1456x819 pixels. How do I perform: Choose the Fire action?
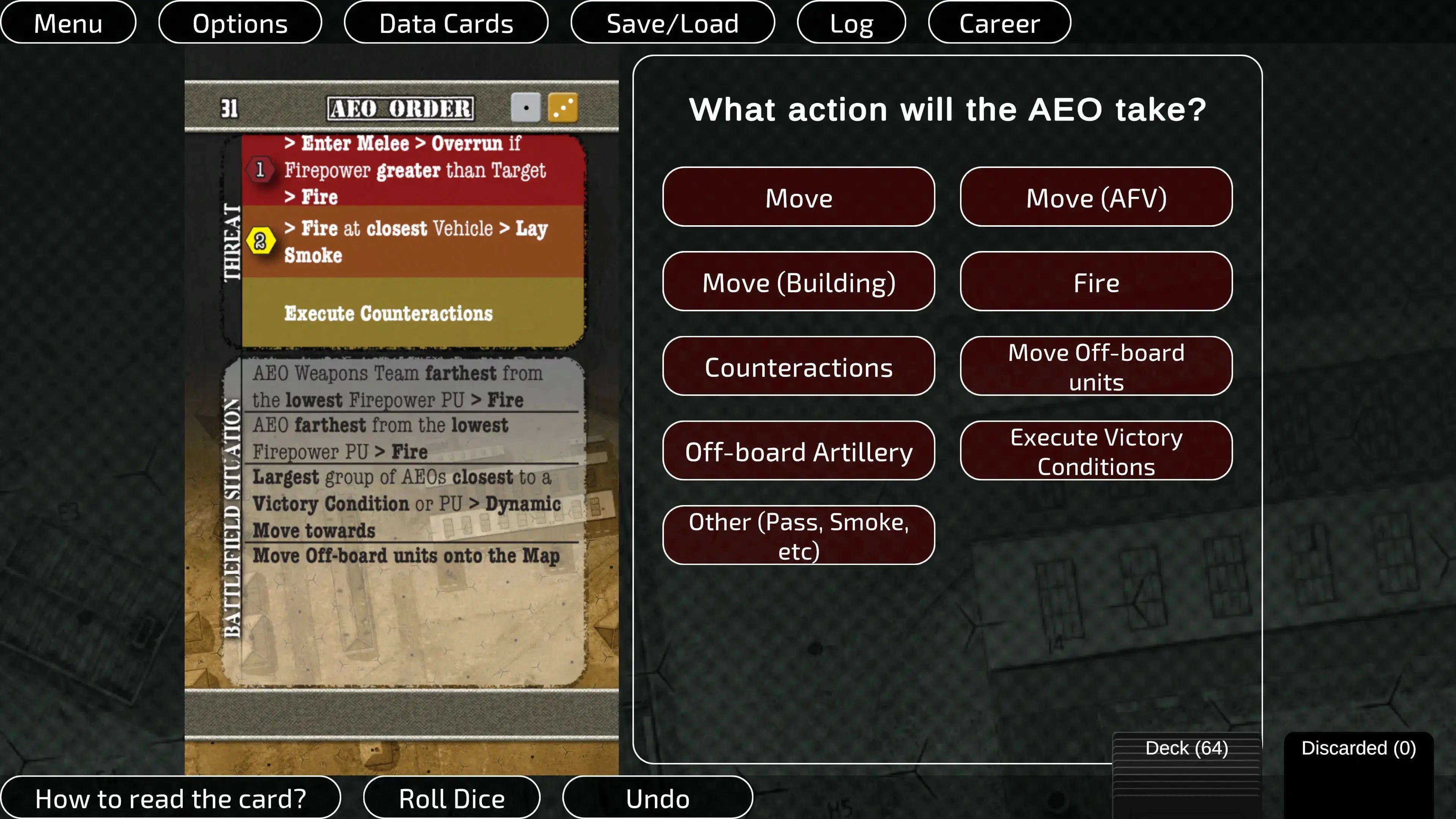click(x=1096, y=282)
